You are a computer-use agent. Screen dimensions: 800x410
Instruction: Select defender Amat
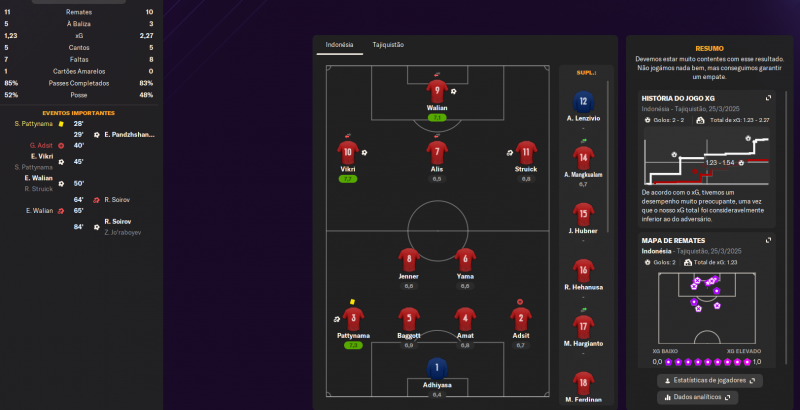pyautogui.click(x=465, y=319)
